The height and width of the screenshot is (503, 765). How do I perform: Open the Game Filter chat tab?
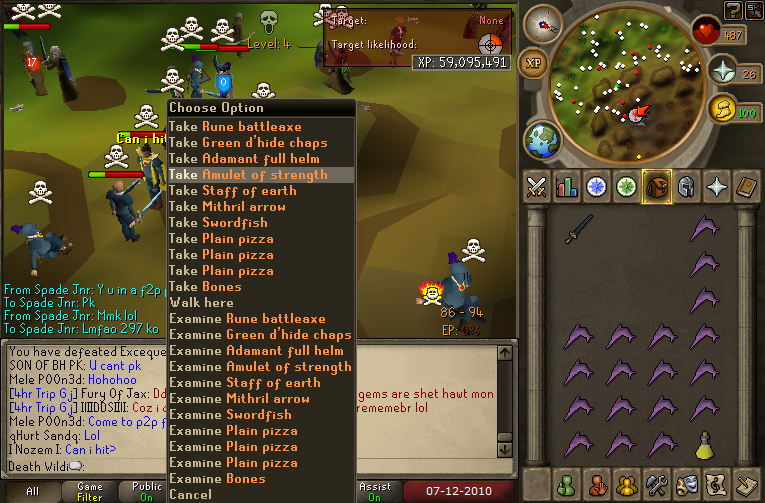(x=89, y=492)
